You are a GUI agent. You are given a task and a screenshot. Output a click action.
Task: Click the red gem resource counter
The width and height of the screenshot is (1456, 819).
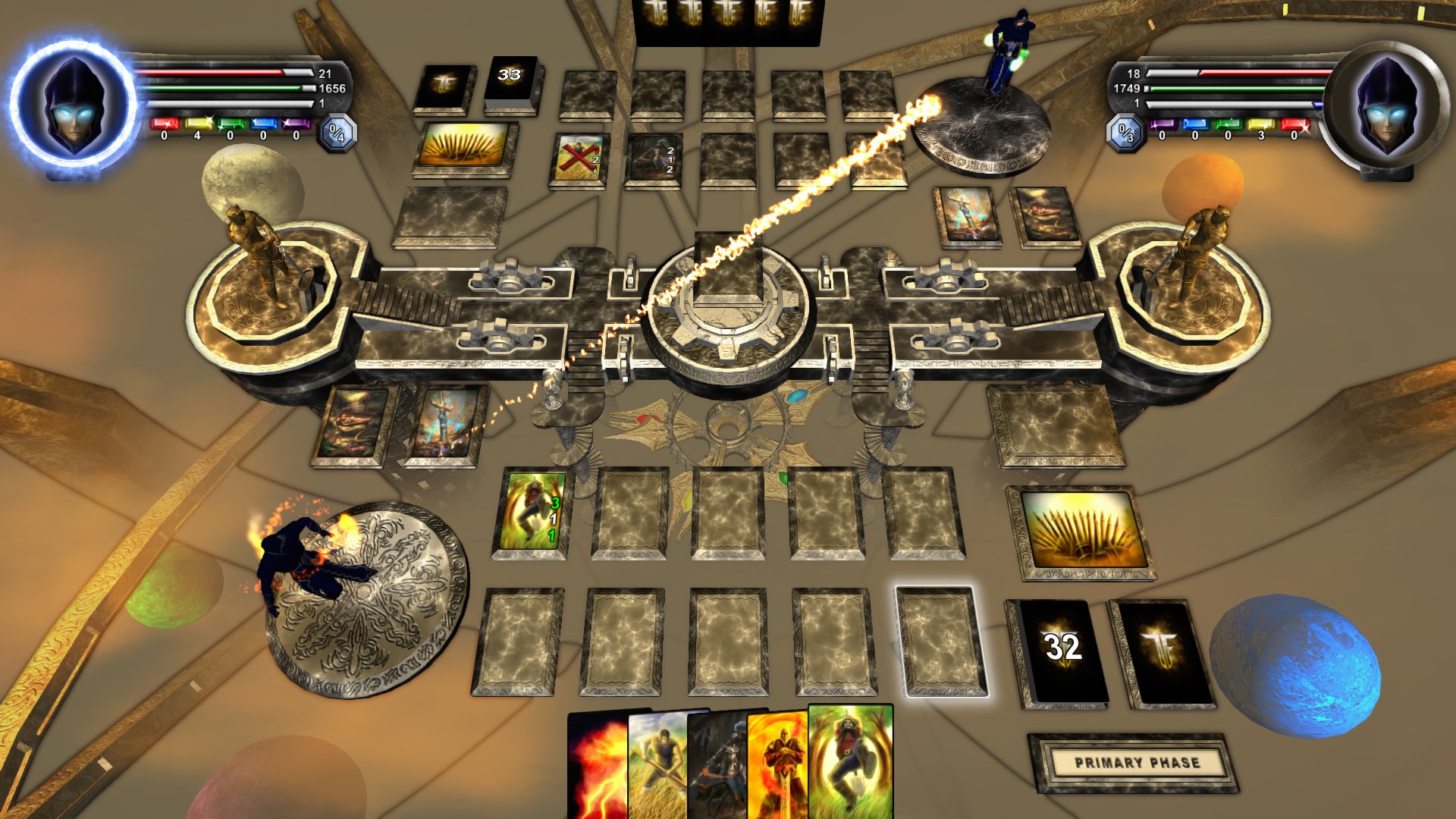point(163,123)
